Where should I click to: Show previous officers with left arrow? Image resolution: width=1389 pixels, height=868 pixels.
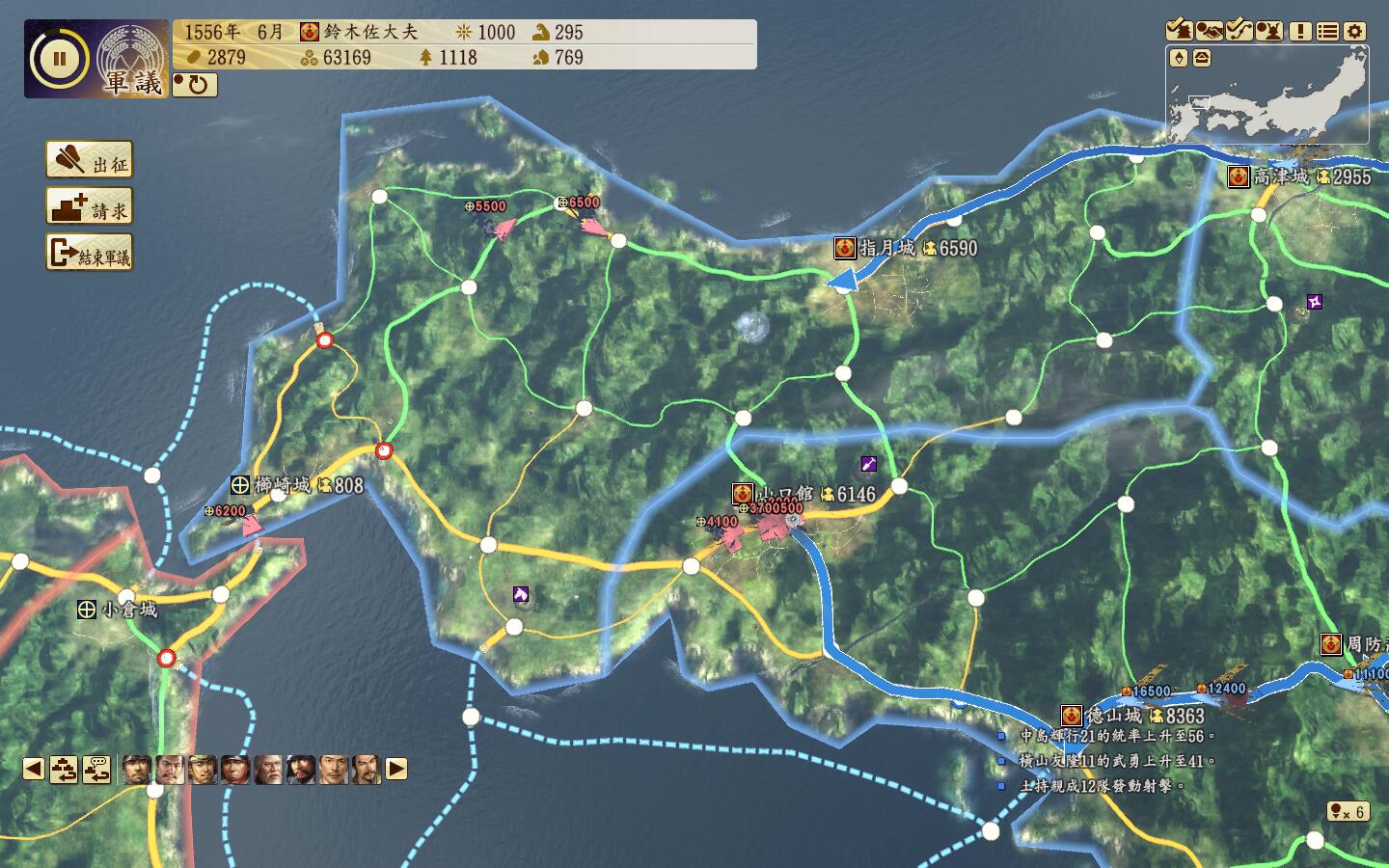pyautogui.click(x=34, y=769)
